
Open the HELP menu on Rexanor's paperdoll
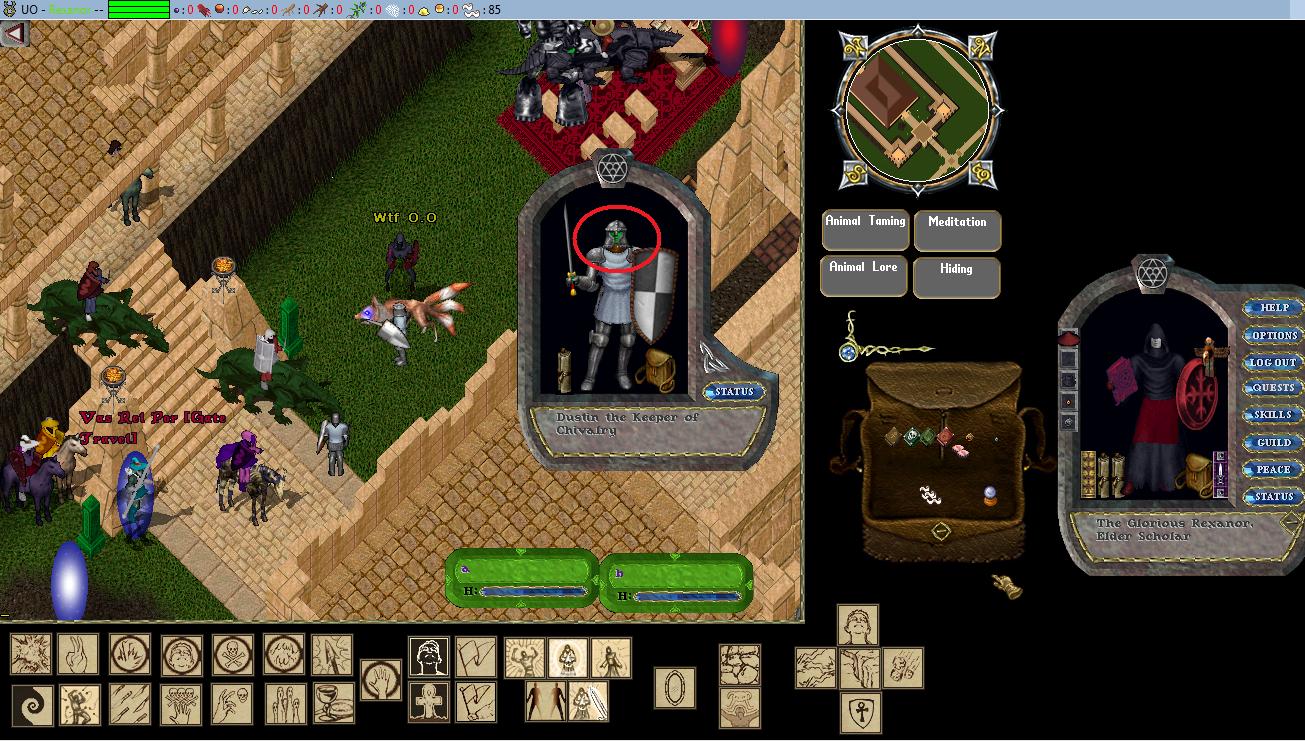pyautogui.click(x=1273, y=308)
